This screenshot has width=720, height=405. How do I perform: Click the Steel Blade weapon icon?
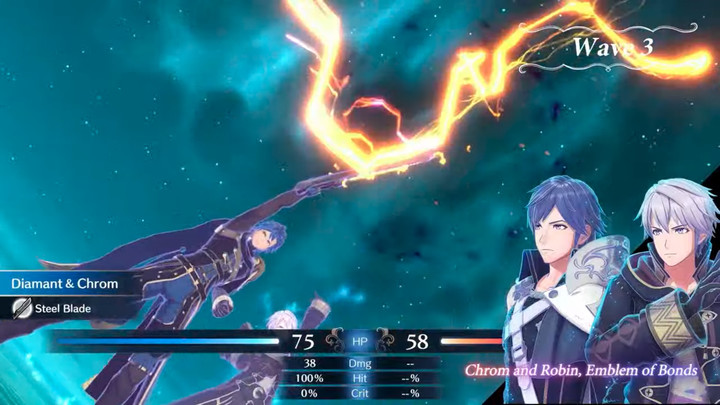[21, 309]
